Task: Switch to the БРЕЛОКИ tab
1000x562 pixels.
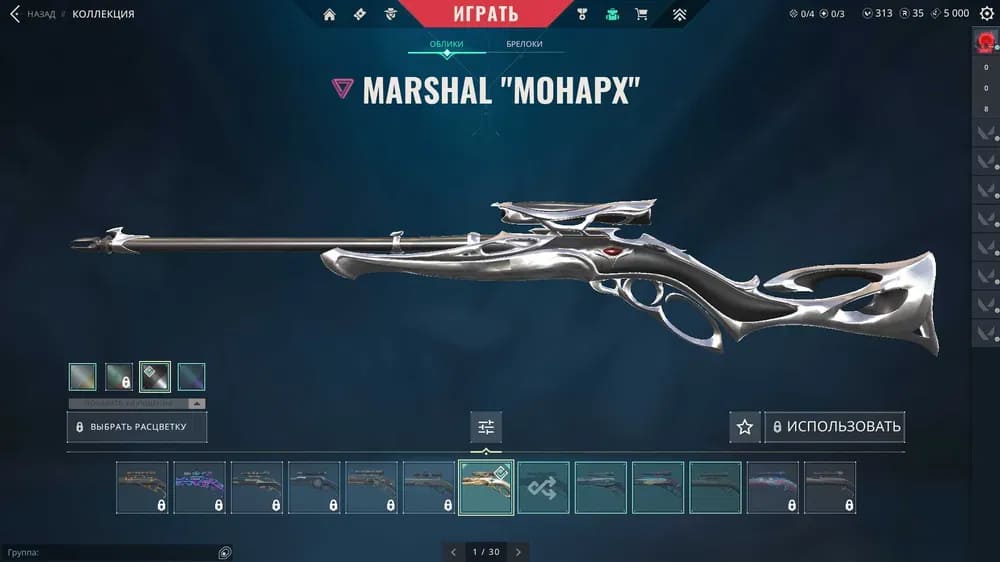Action: 525,44
